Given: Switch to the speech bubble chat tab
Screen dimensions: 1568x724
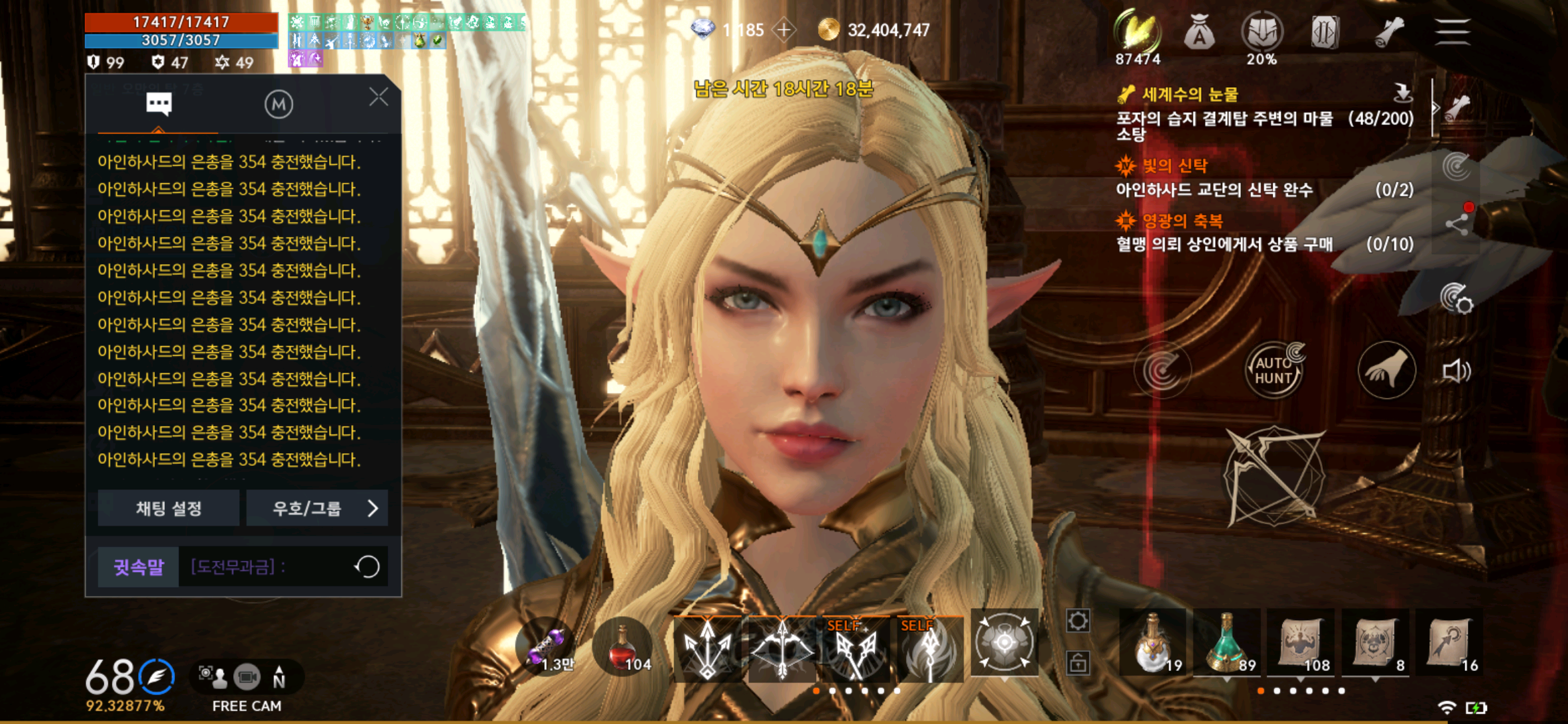Looking at the screenshot, I should click(x=159, y=105).
